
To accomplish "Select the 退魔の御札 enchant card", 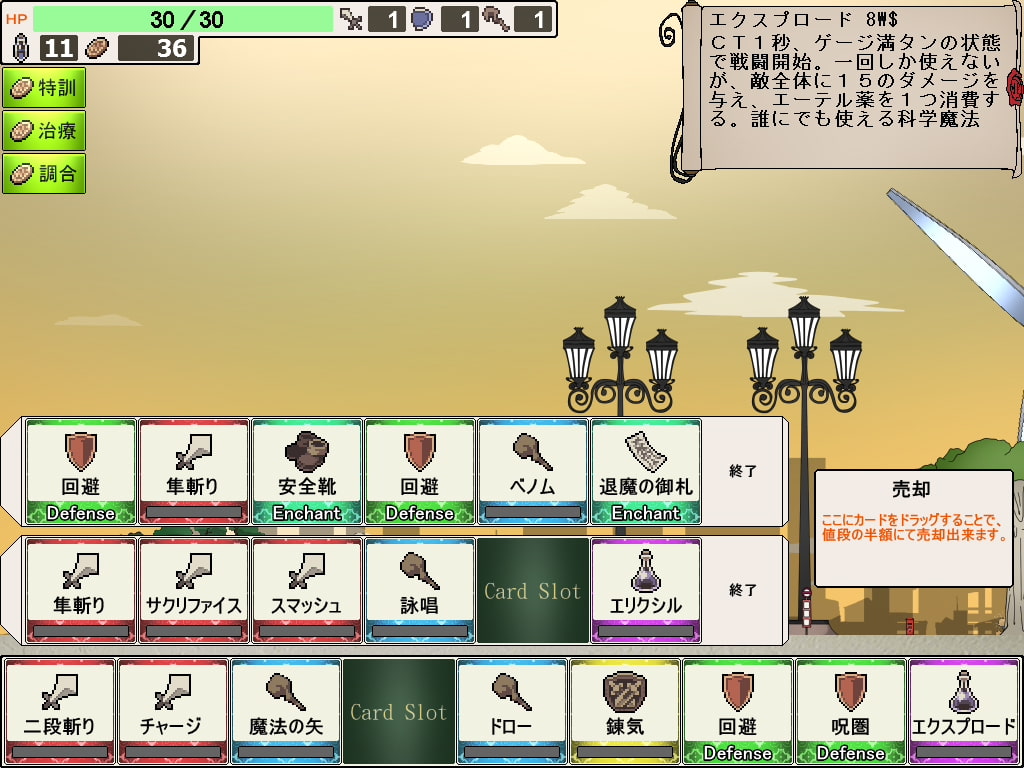I will pyautogui.click(x=646, y=471).
